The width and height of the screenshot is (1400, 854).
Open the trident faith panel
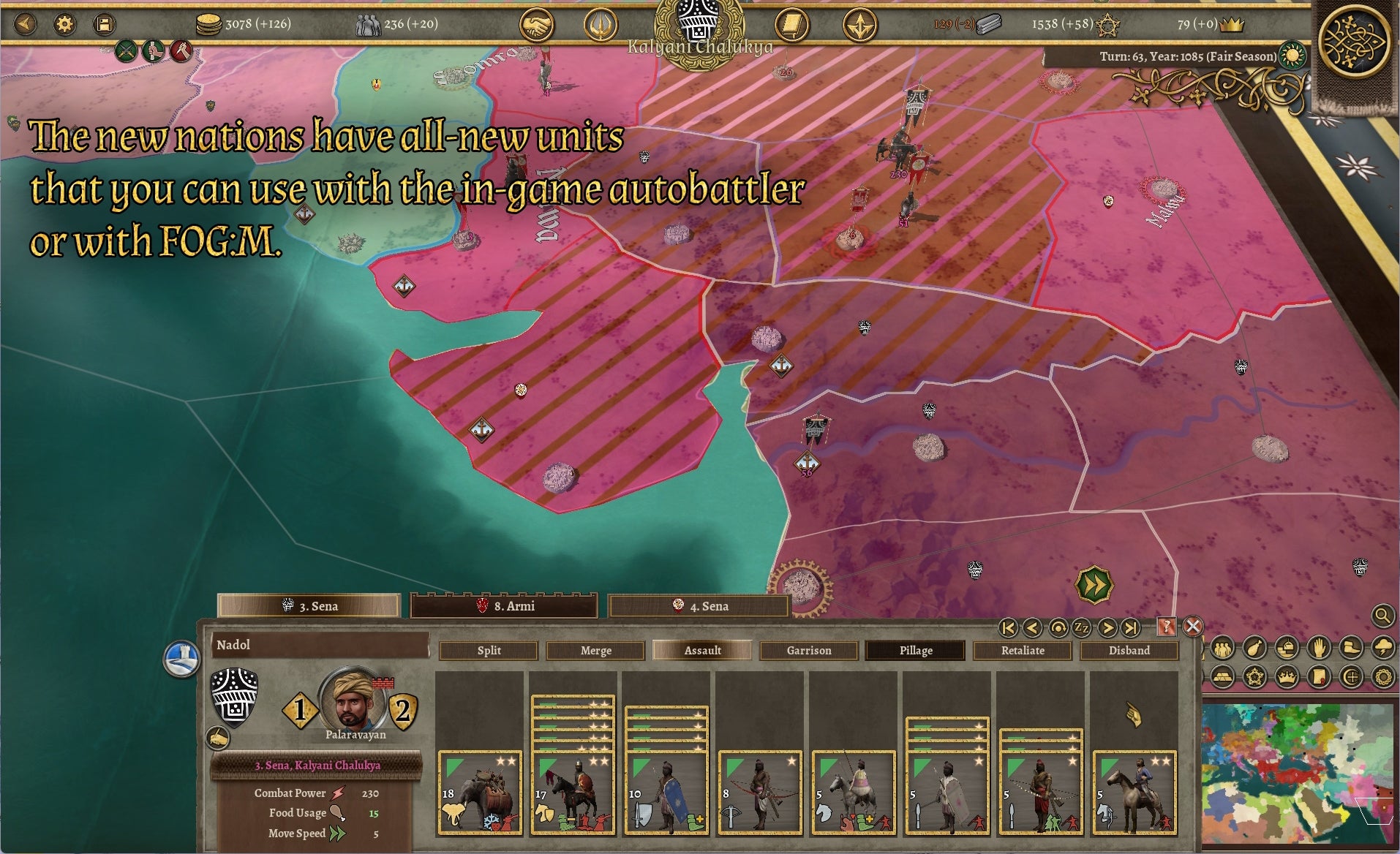[602, 24]
